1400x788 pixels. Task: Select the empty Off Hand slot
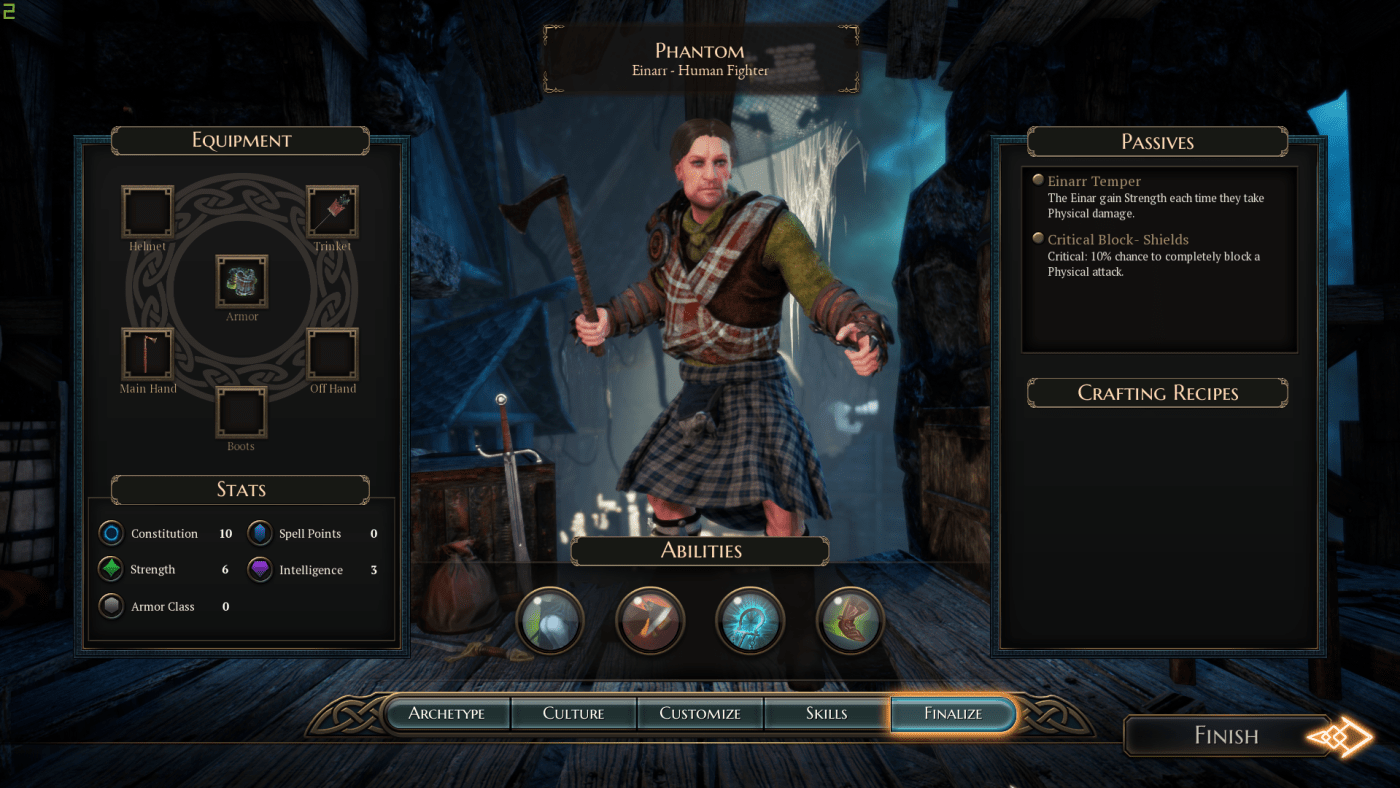332,354
